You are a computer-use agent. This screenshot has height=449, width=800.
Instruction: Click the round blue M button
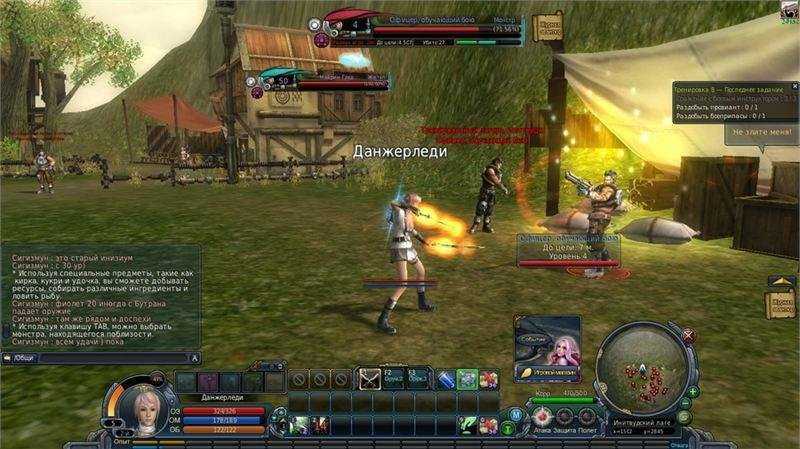point(515,415)
